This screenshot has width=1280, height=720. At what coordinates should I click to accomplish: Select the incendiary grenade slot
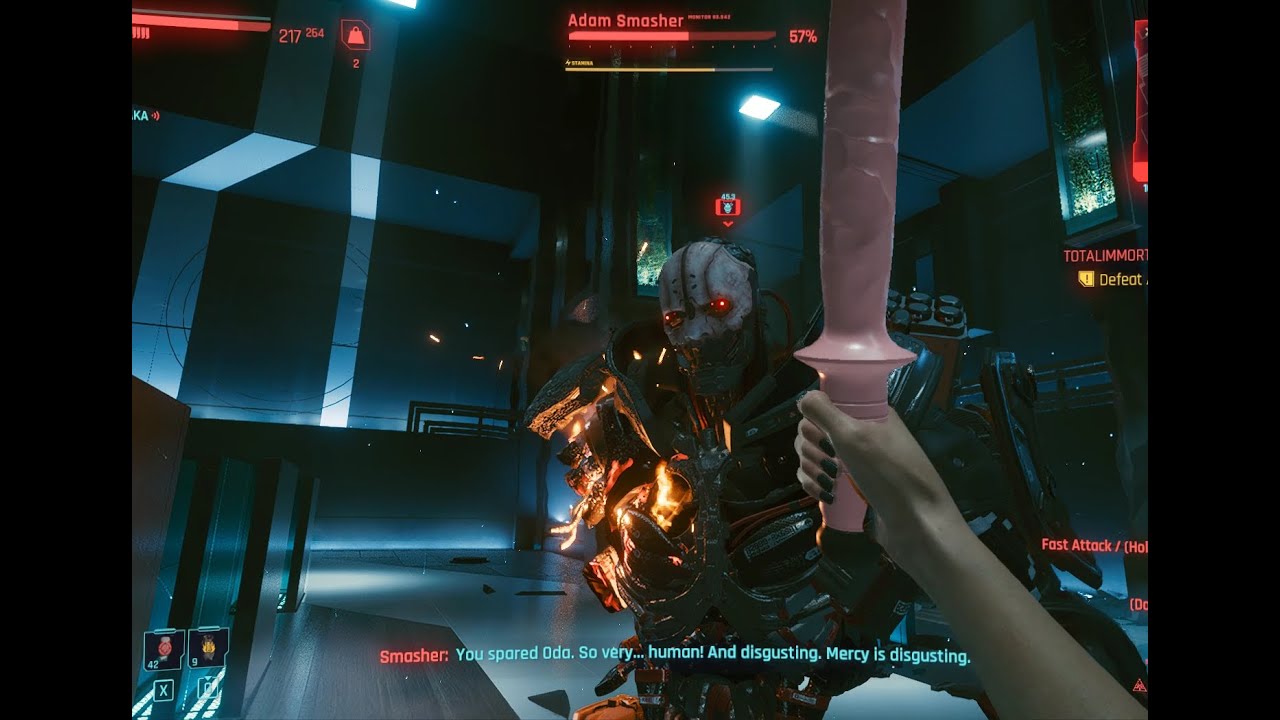click(208, 648)
